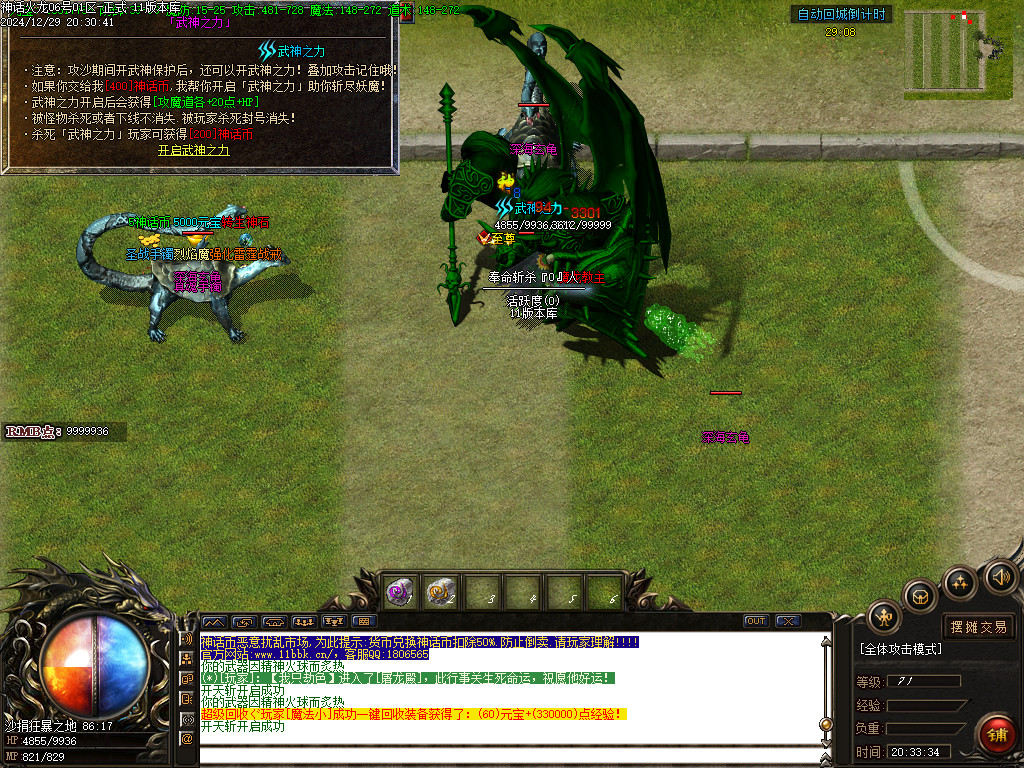Click the @ icon beside chat log
The image size is (1024, 768).
tap(186, 738)
